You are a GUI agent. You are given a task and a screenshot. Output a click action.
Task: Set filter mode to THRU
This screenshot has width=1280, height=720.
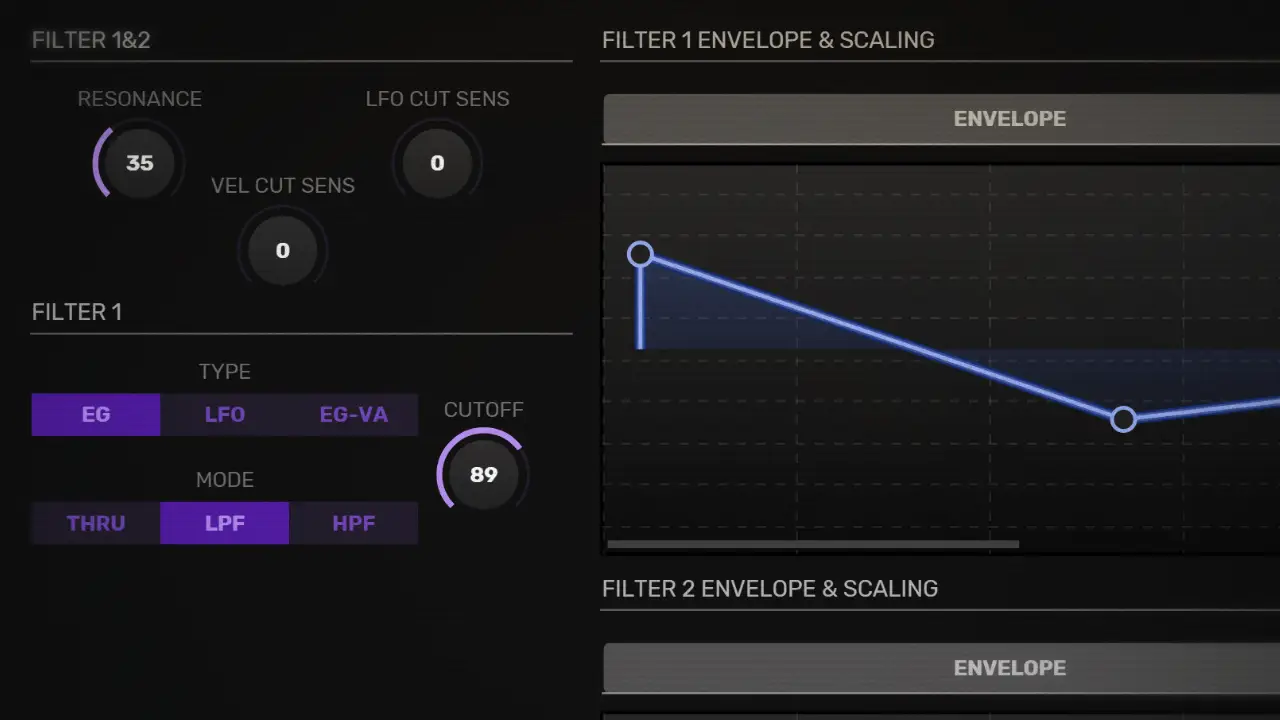point(96,523)
